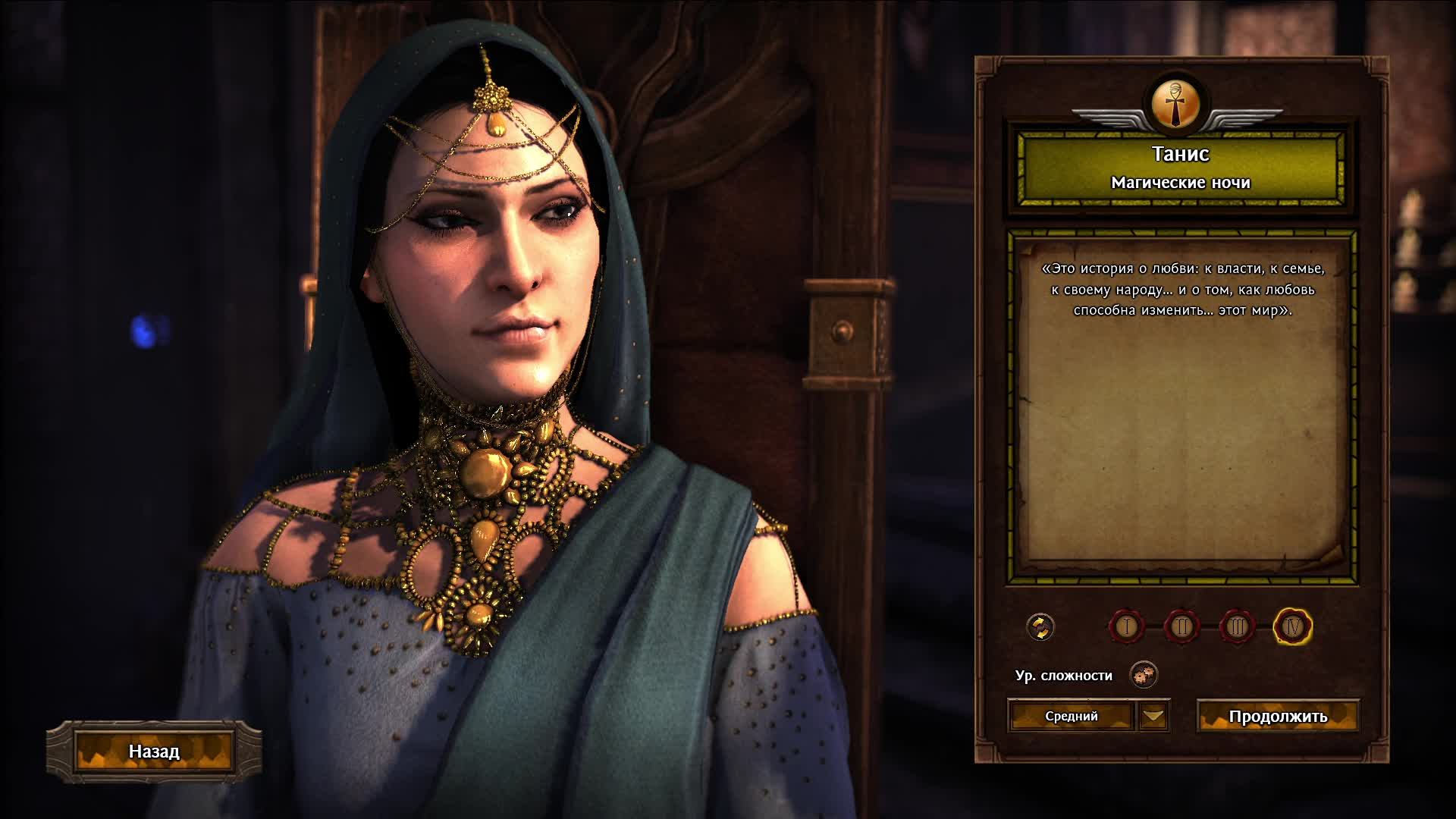Image resolution: width=1456 pixels, height=819 pixels.
Task: Click the ankh emblem above Танис
Action: (1177, 104)
